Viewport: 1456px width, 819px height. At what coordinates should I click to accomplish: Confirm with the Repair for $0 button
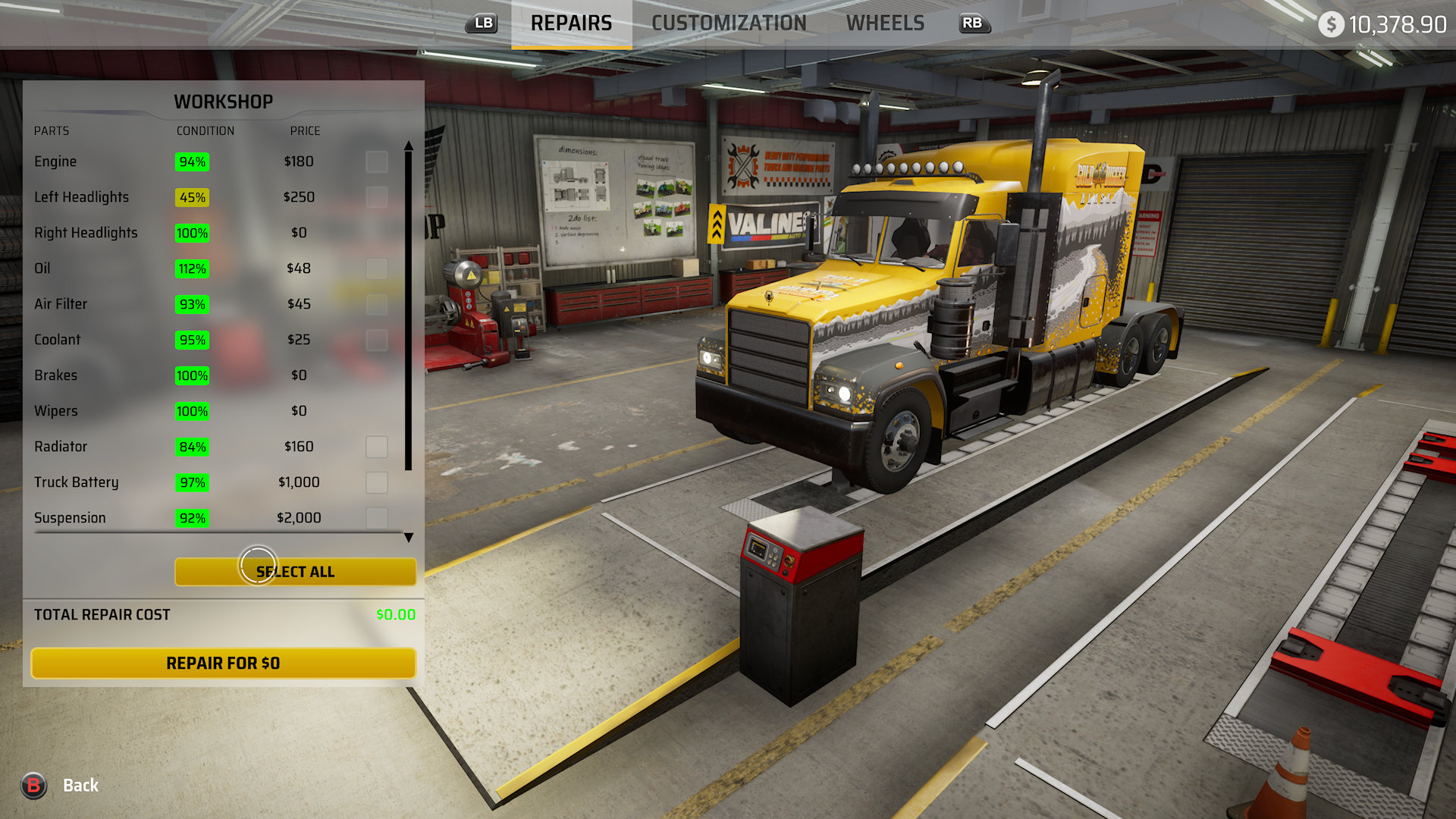pos(223,664)
